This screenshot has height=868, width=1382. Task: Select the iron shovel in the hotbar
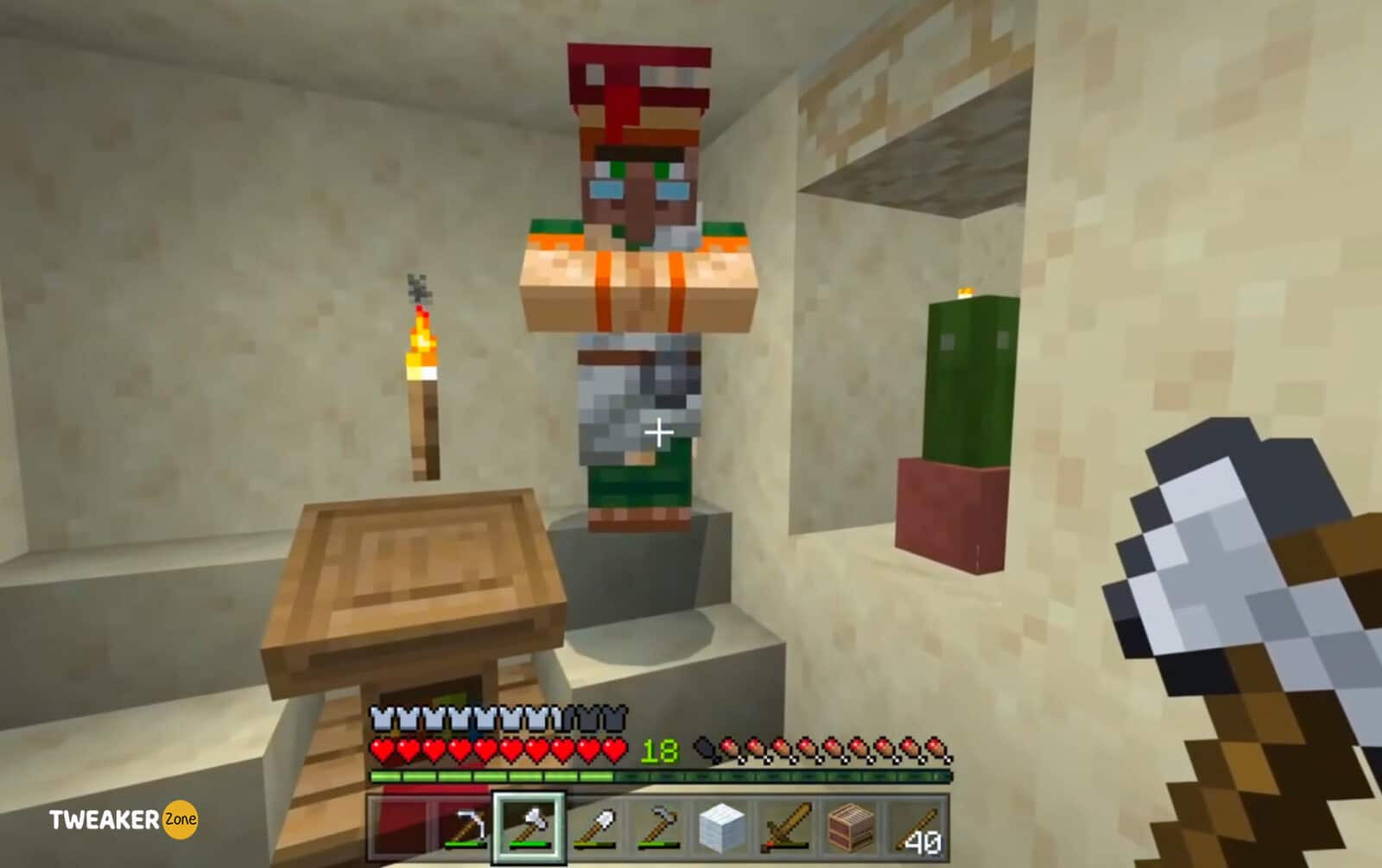597,825
